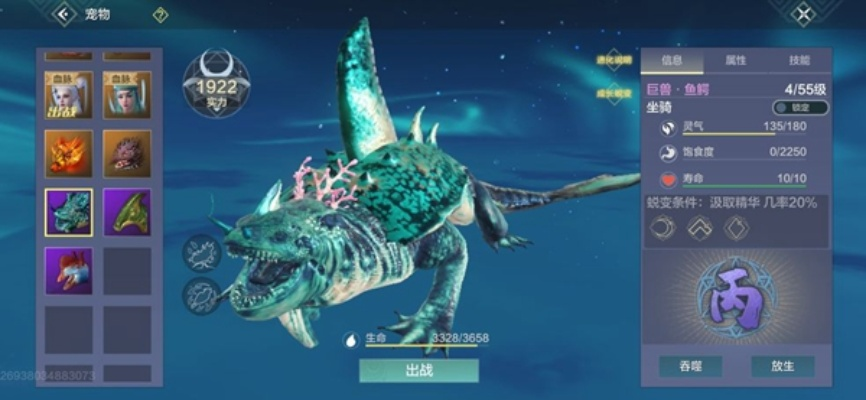Switch to the 技能 tab

798,60
